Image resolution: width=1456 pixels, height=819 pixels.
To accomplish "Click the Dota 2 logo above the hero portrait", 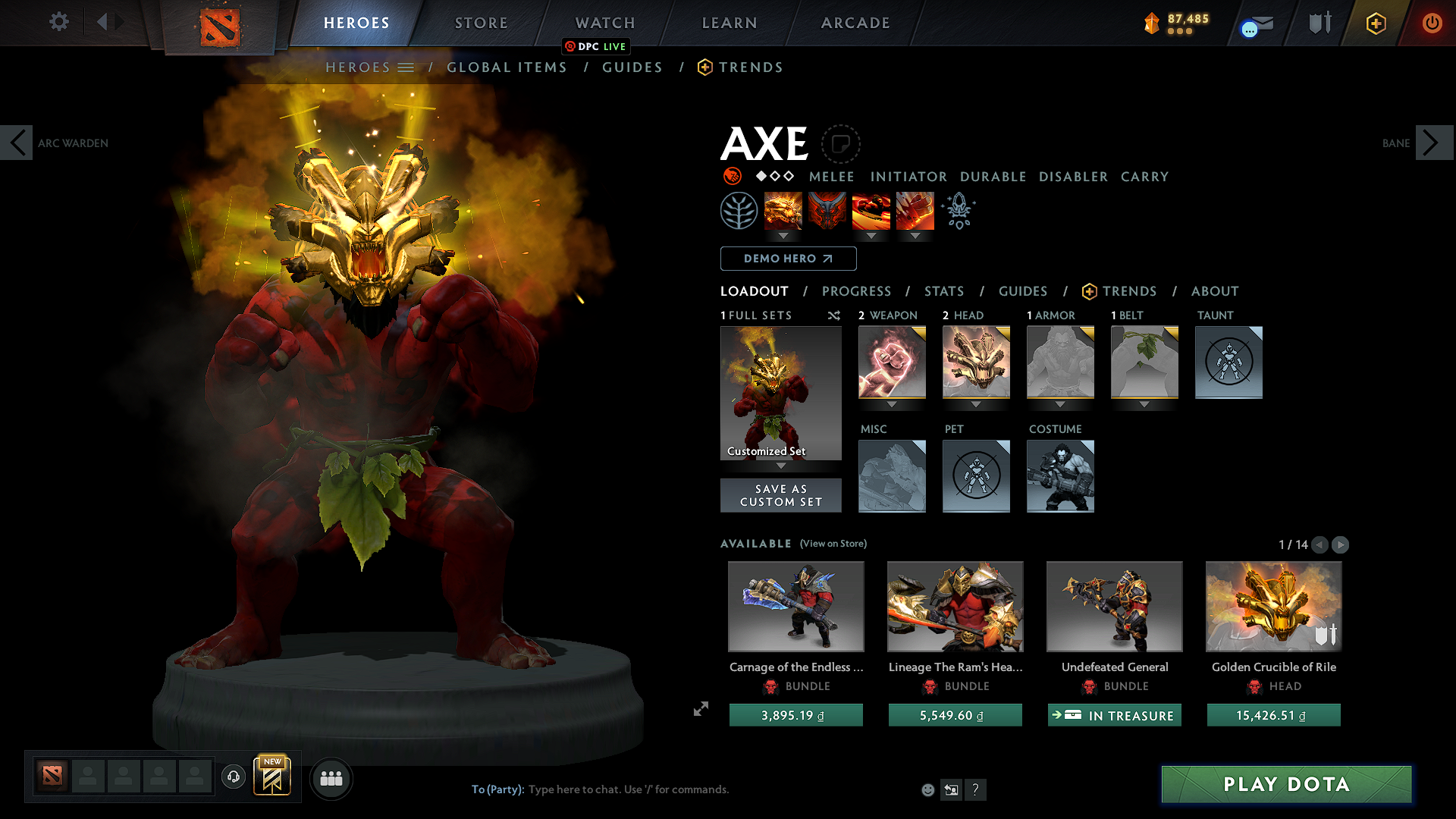I will [x=220, y=23].
